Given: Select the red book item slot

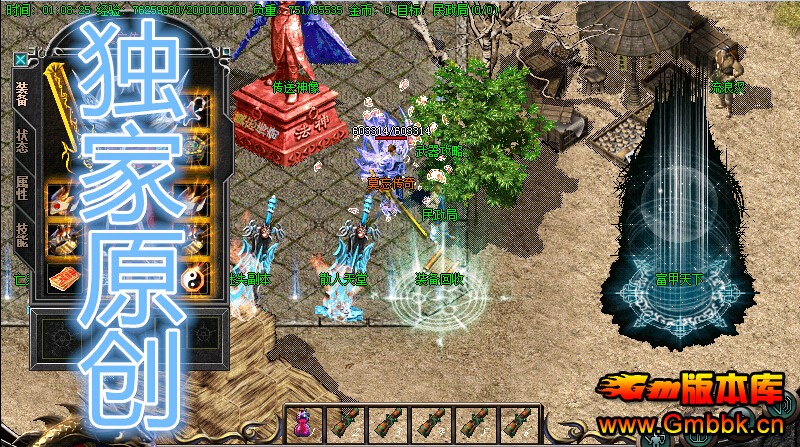Looking at the screenshot, I should click(62, 278).
